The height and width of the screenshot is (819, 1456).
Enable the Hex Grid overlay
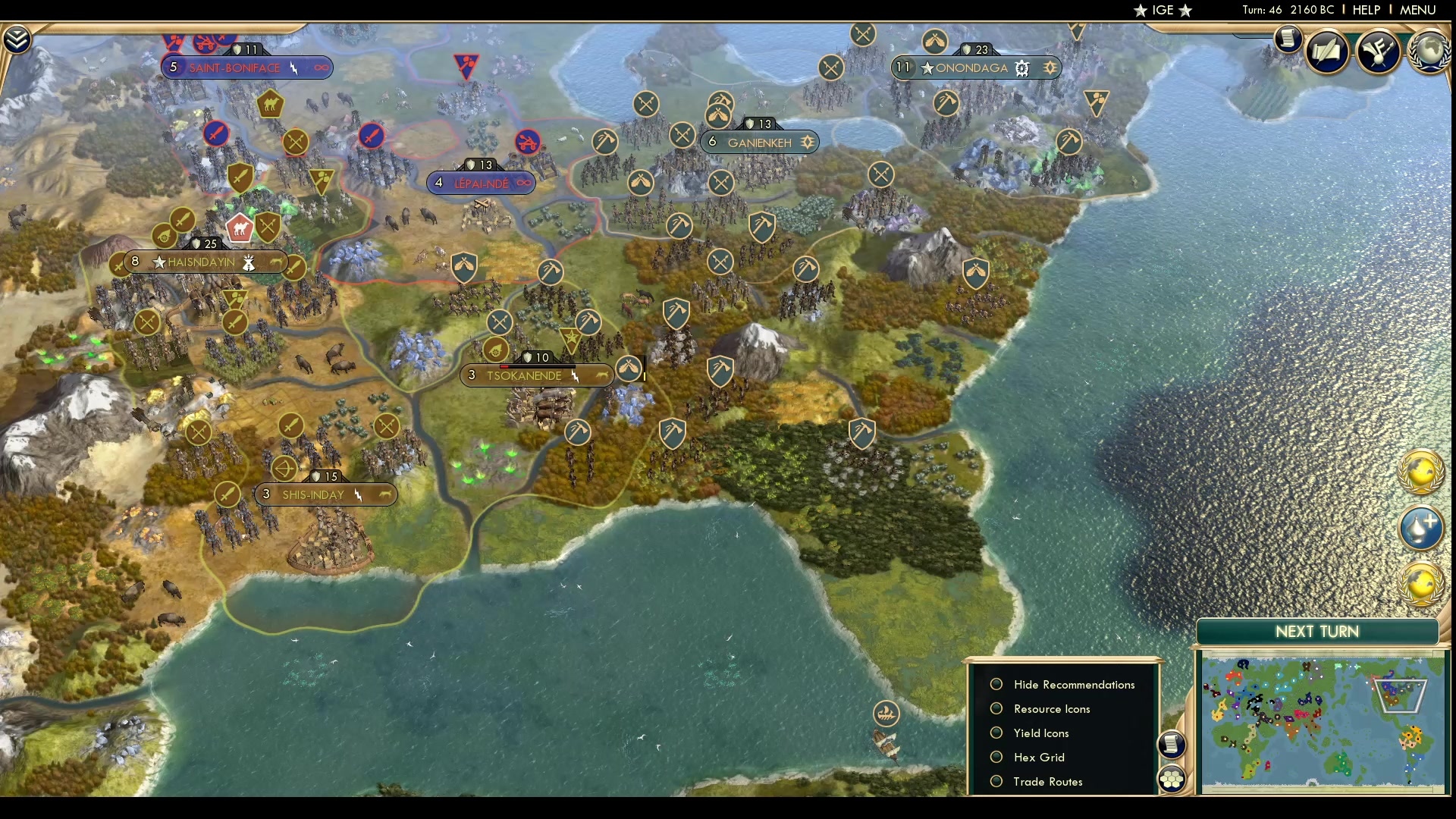point(997,757)
